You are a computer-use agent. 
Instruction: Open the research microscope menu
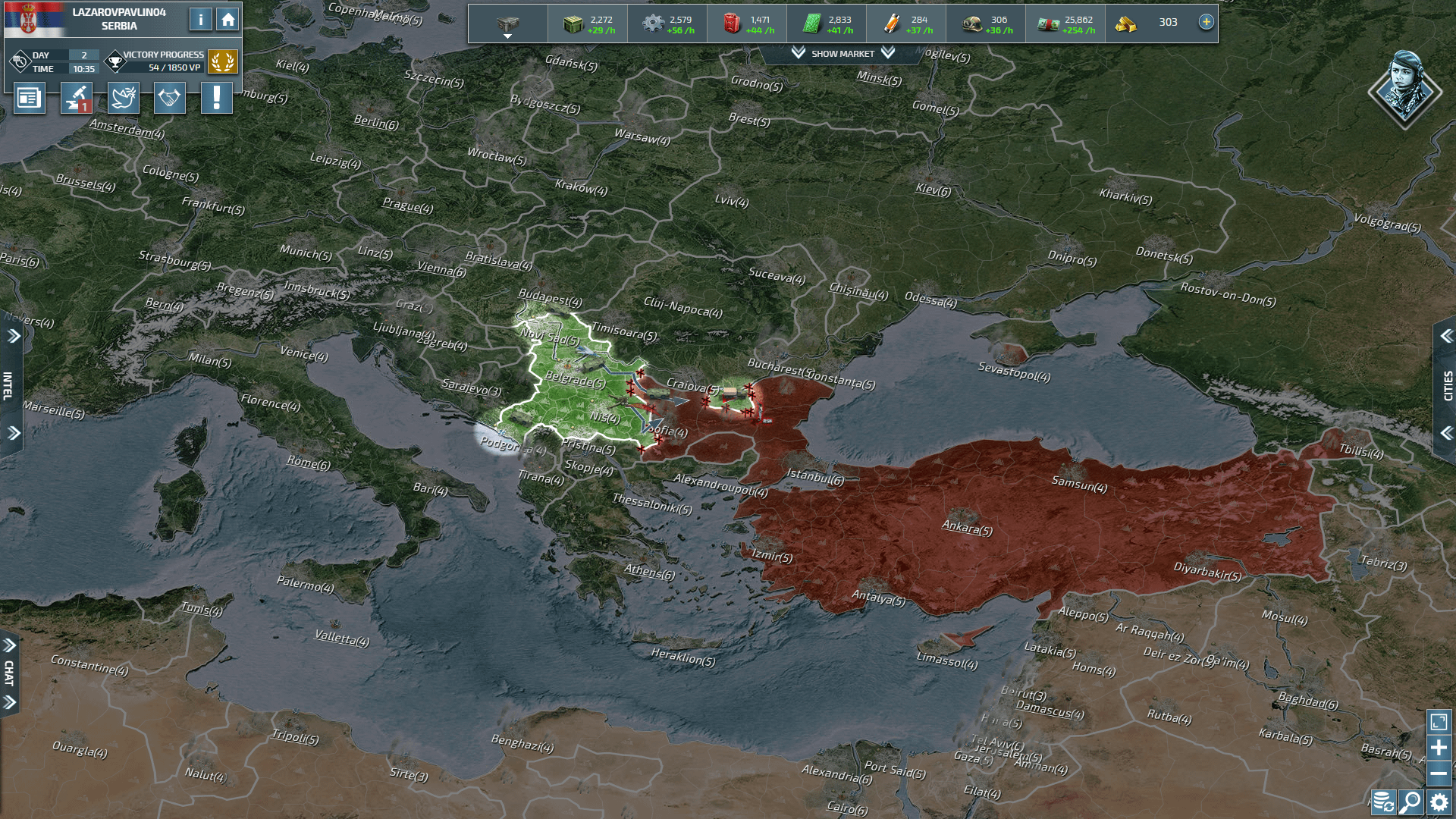77,98
